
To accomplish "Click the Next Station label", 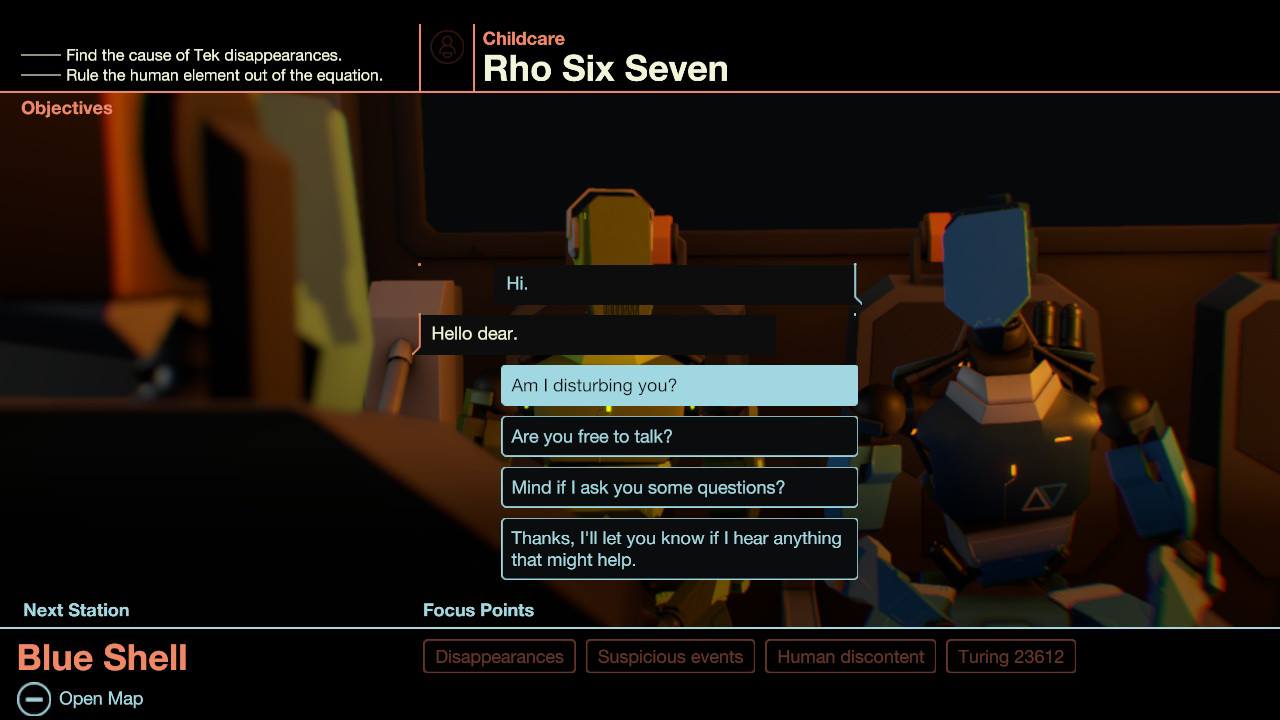I will (75, 610).
